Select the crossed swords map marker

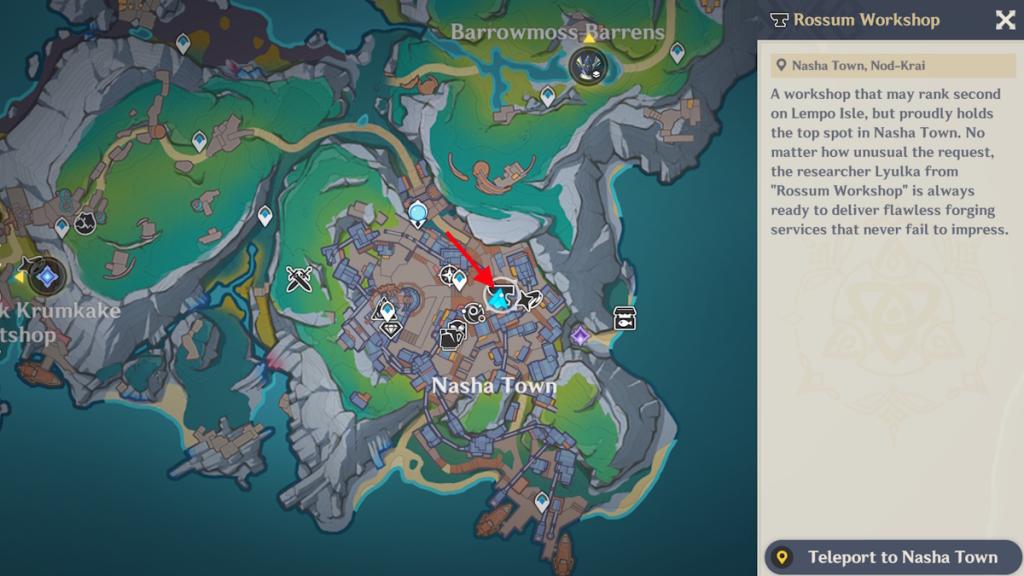(x=300, y=279)
